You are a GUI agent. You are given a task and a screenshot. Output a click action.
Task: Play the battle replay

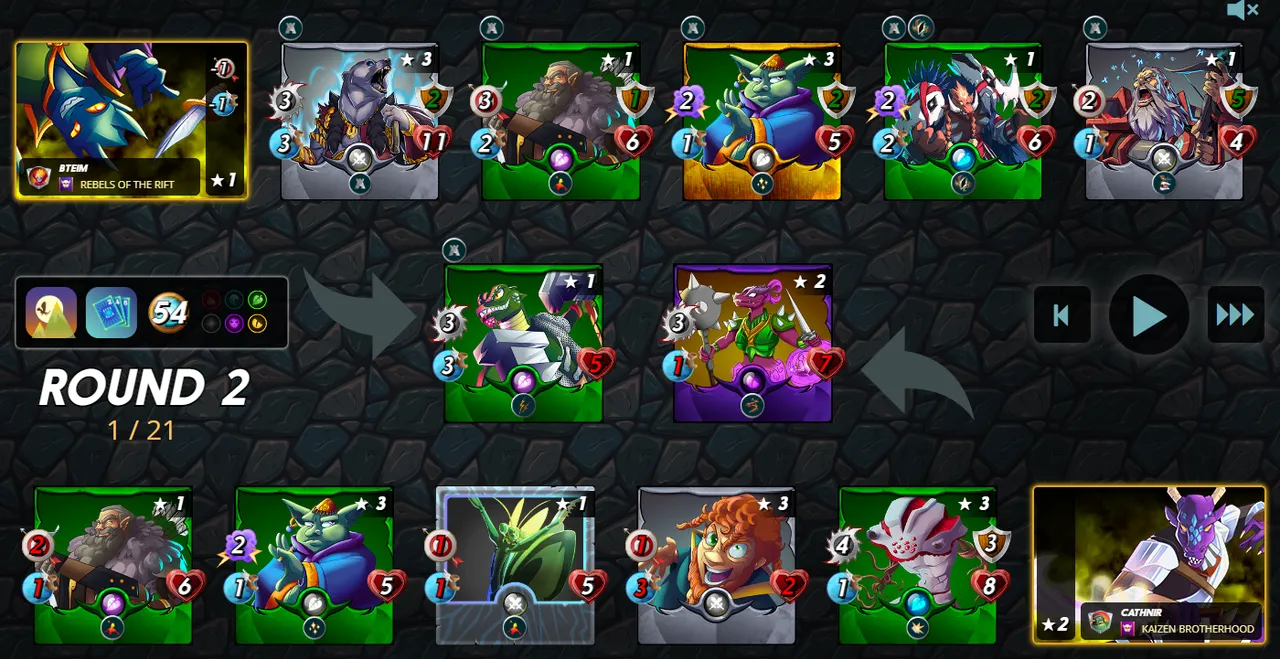tap(1149, 315)
